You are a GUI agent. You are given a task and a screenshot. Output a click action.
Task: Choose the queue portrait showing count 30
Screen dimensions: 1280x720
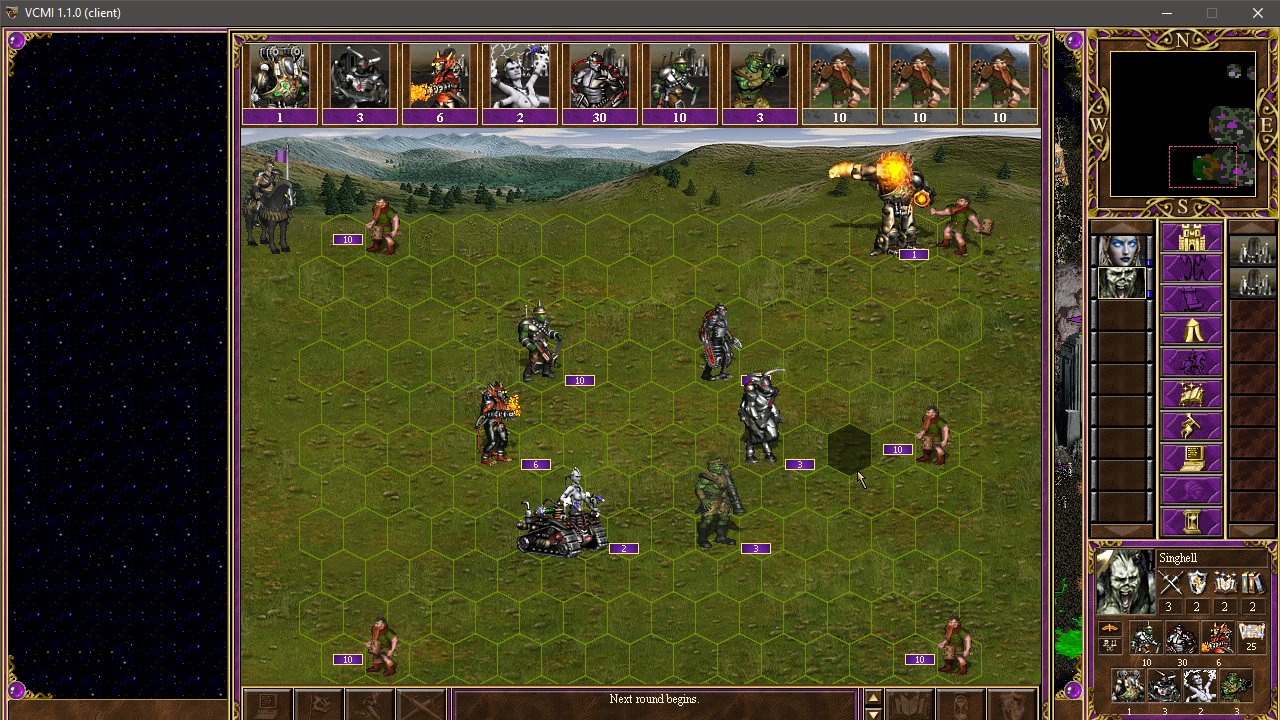(x=600, y=76)
